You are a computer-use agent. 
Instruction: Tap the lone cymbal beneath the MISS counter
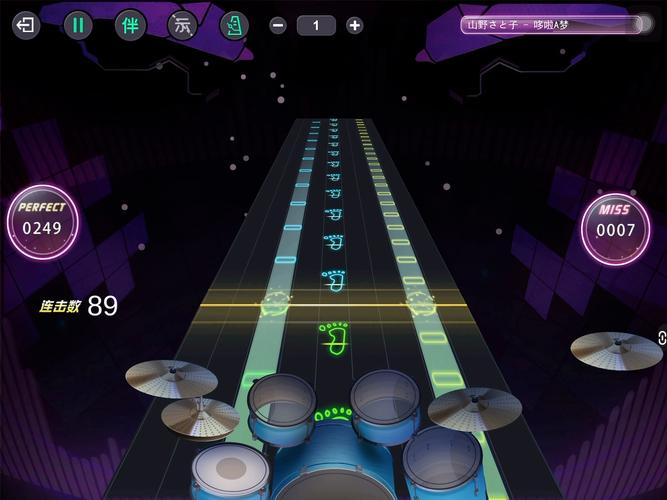[x=616, y=347]
